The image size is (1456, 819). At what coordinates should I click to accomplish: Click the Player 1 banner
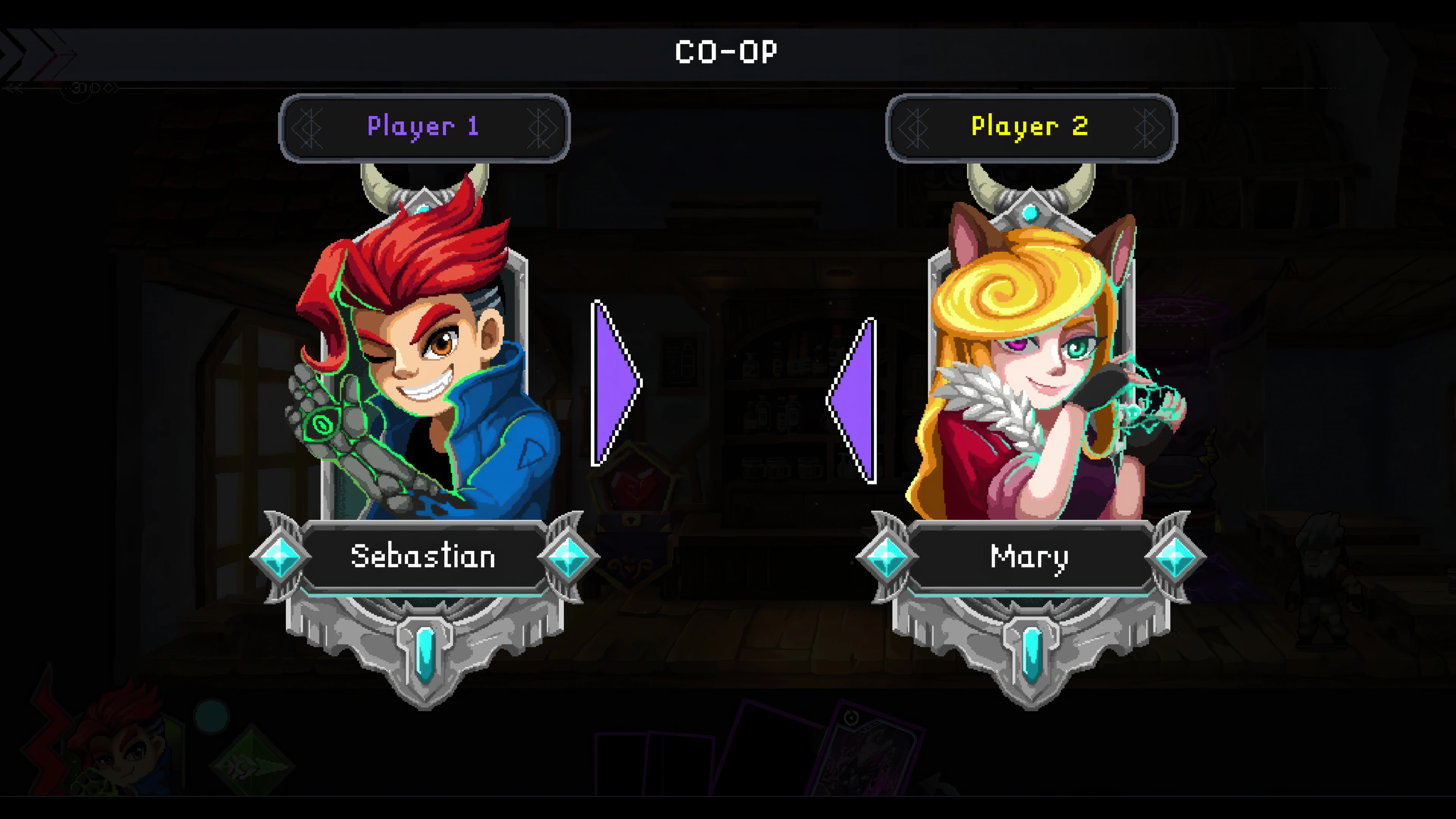point(424,127)
